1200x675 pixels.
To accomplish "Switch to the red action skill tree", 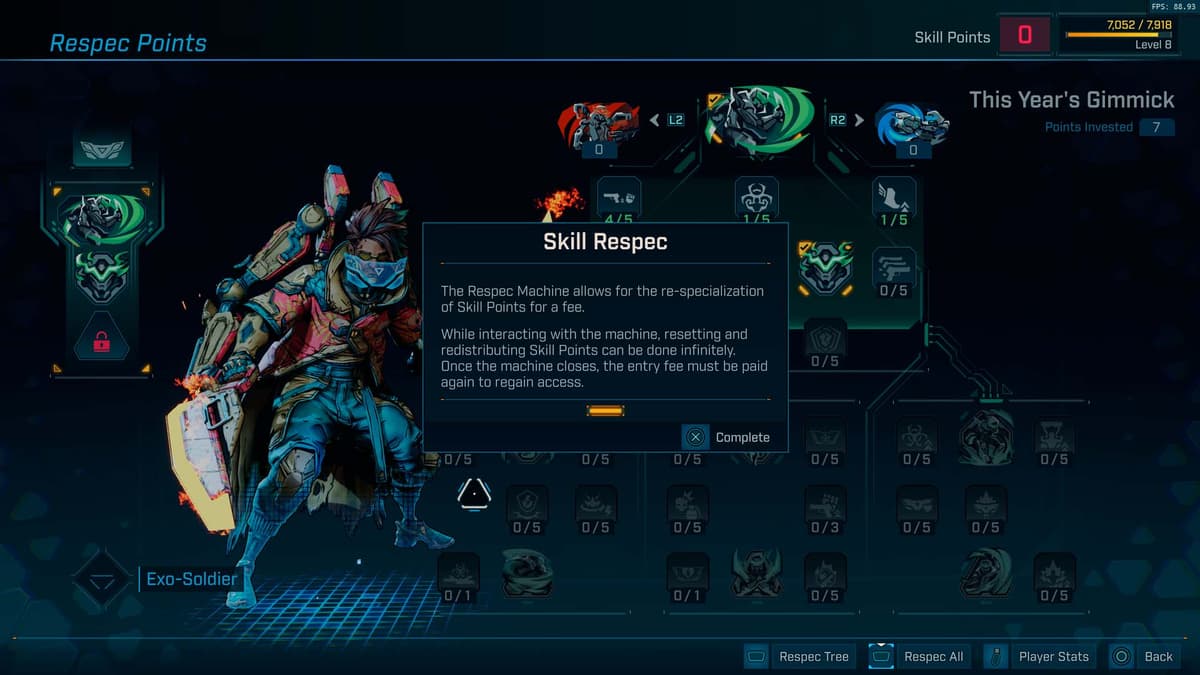I will pos(598,121).
